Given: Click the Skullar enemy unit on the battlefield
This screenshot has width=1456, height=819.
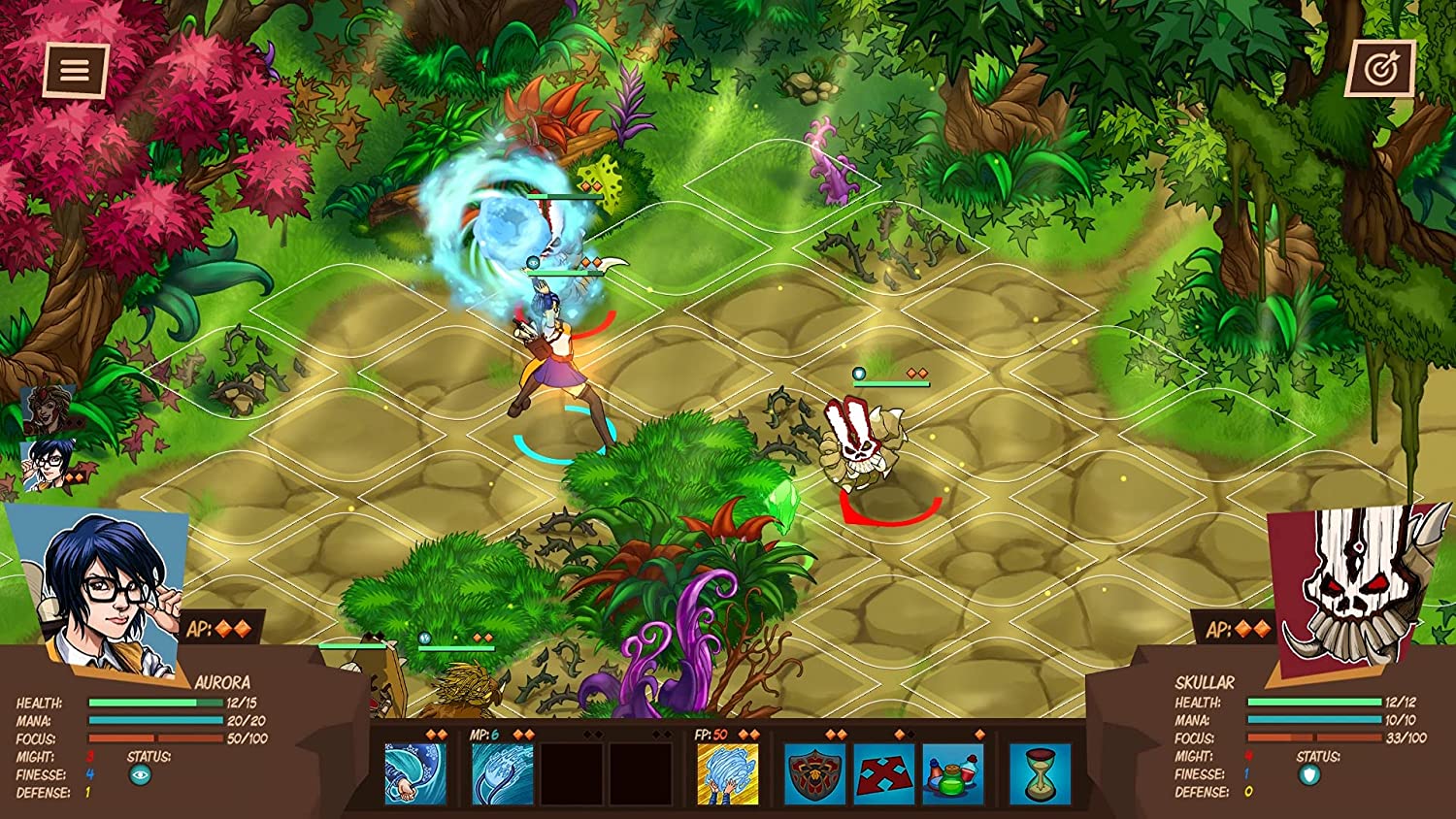Looking at the screenshot, I should pos(862,442).
